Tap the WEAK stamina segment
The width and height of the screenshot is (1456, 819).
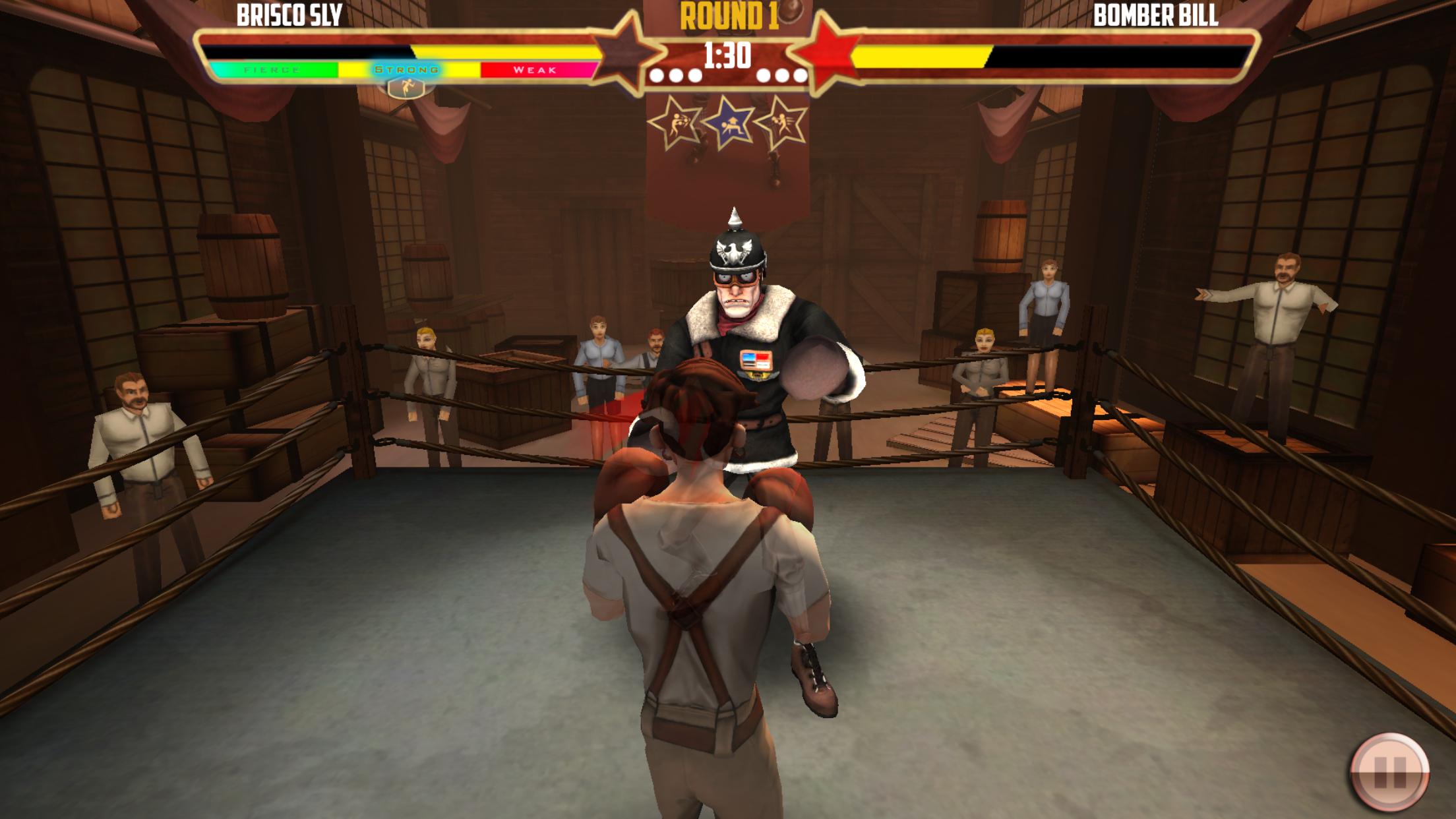535,69
